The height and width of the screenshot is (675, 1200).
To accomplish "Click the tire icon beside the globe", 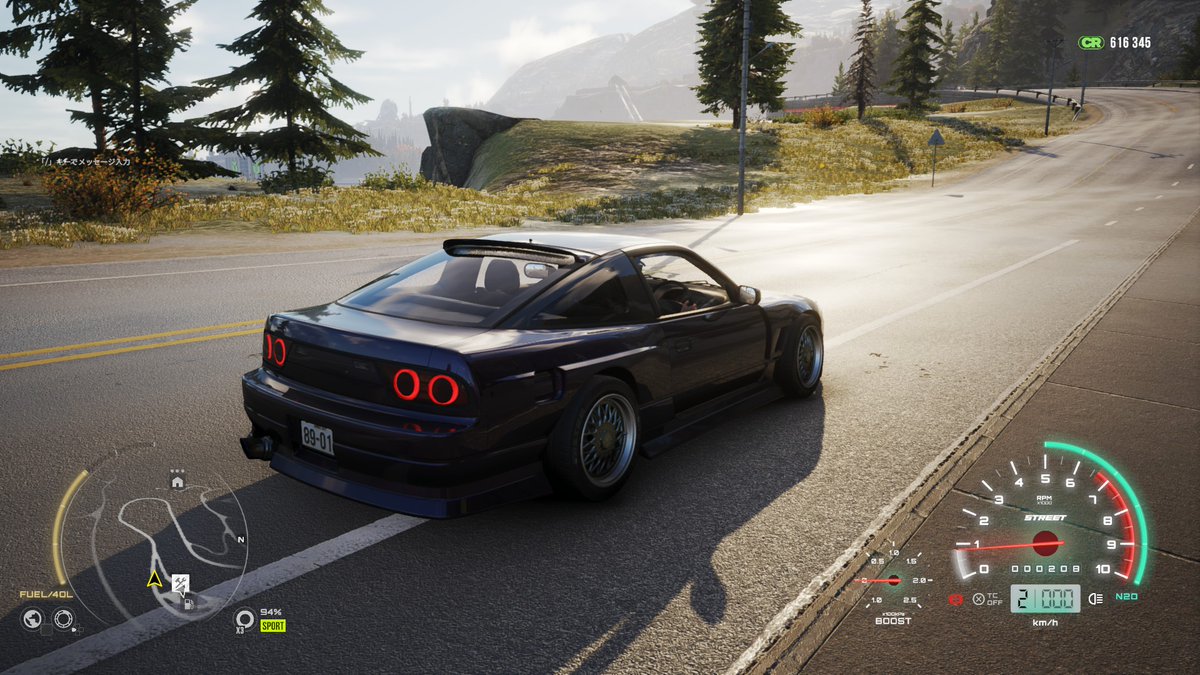I will [x=63, y=619].
